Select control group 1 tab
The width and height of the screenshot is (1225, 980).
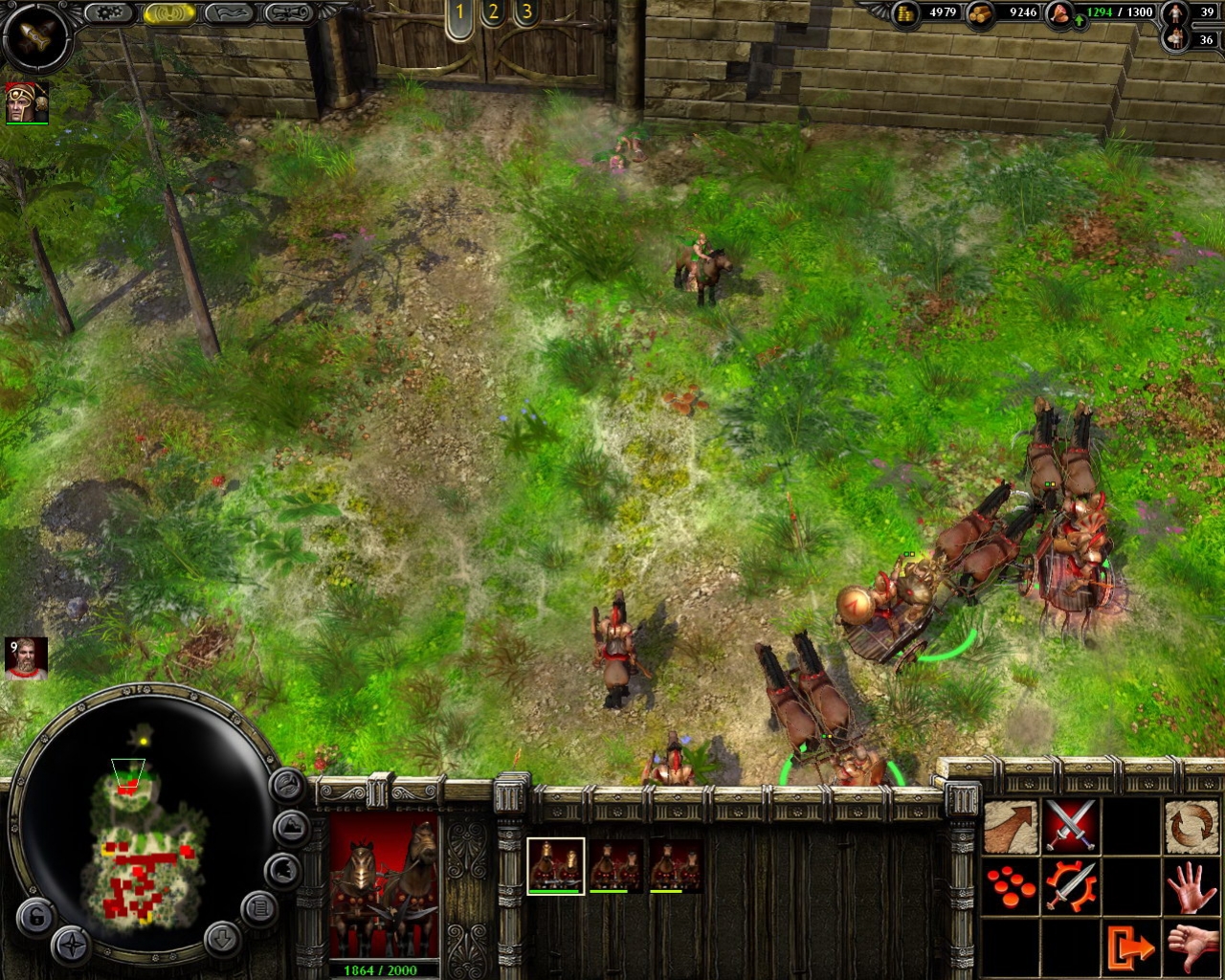(459, 13)
